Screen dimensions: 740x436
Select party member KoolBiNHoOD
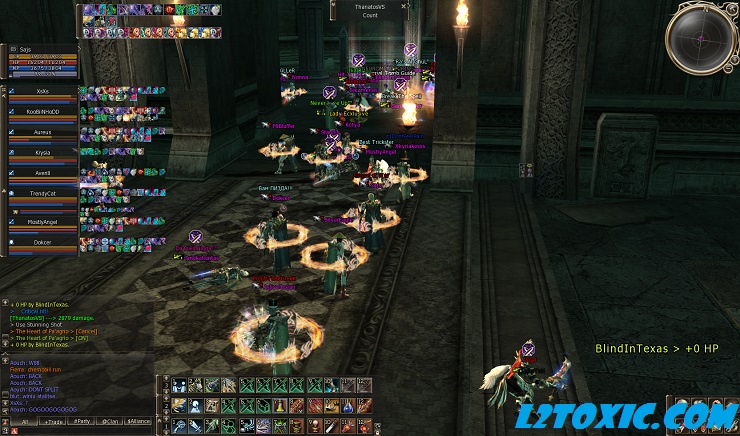click(42, 111)
